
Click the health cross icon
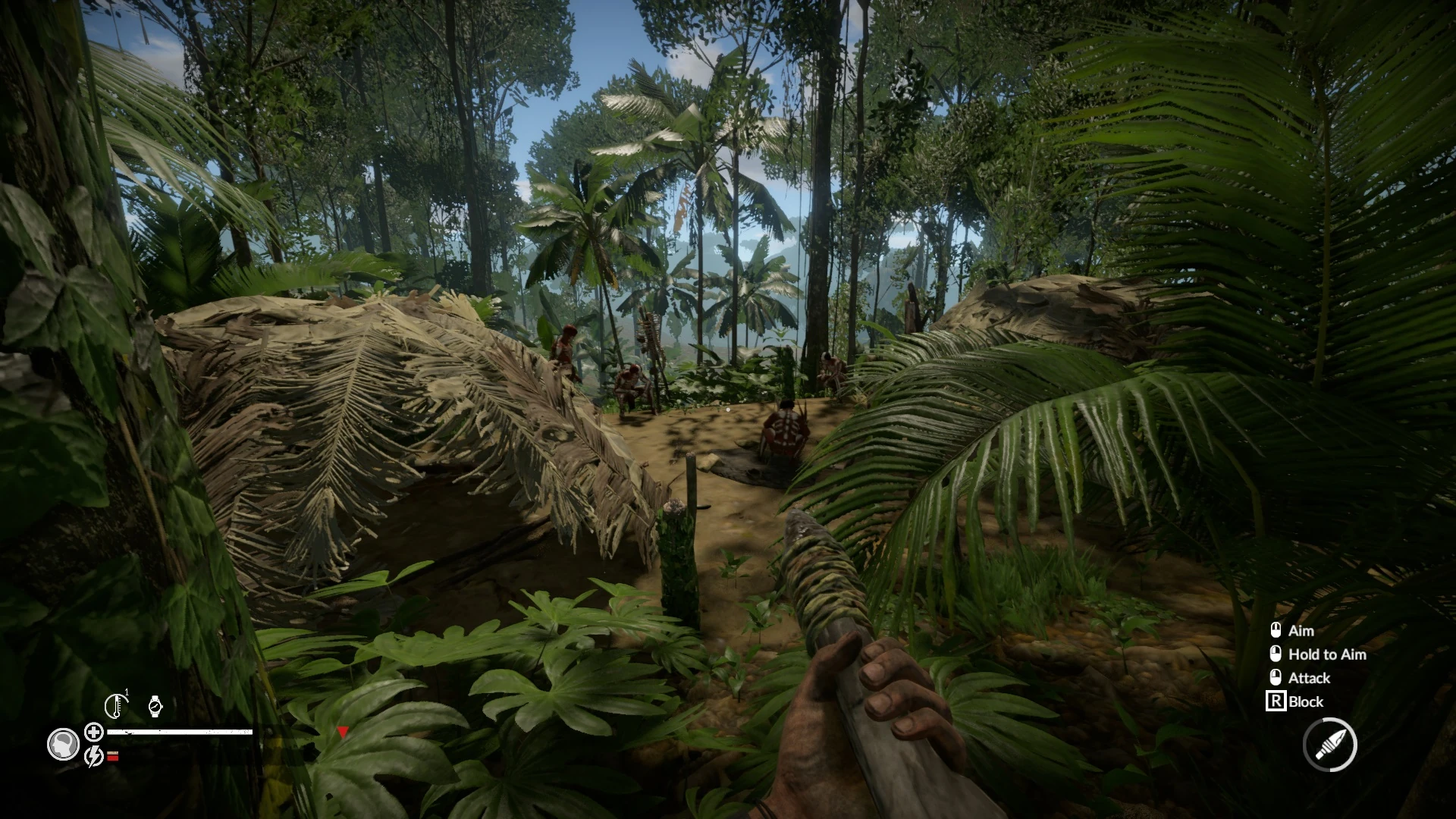(x=94, y=734)
